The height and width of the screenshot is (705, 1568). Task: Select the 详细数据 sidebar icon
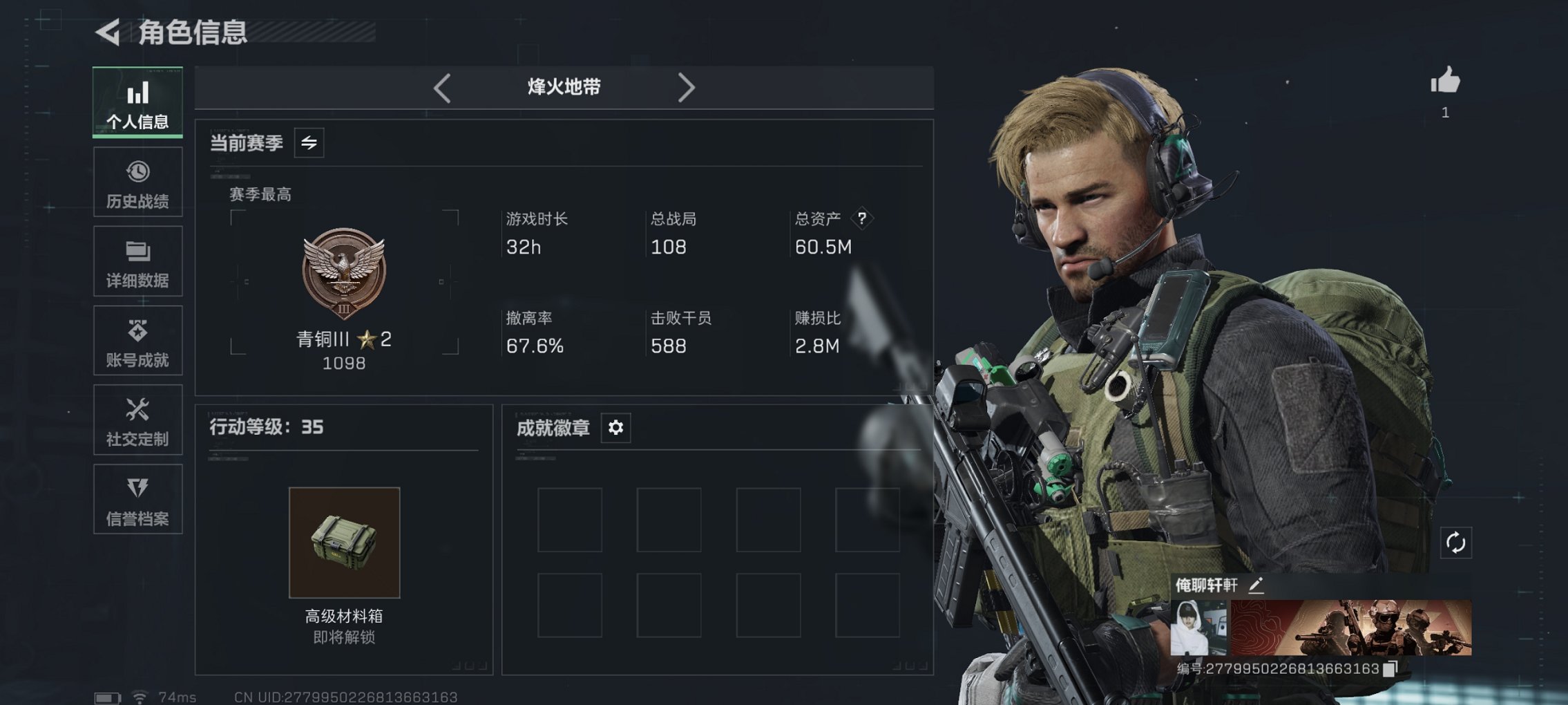[137, 261]
